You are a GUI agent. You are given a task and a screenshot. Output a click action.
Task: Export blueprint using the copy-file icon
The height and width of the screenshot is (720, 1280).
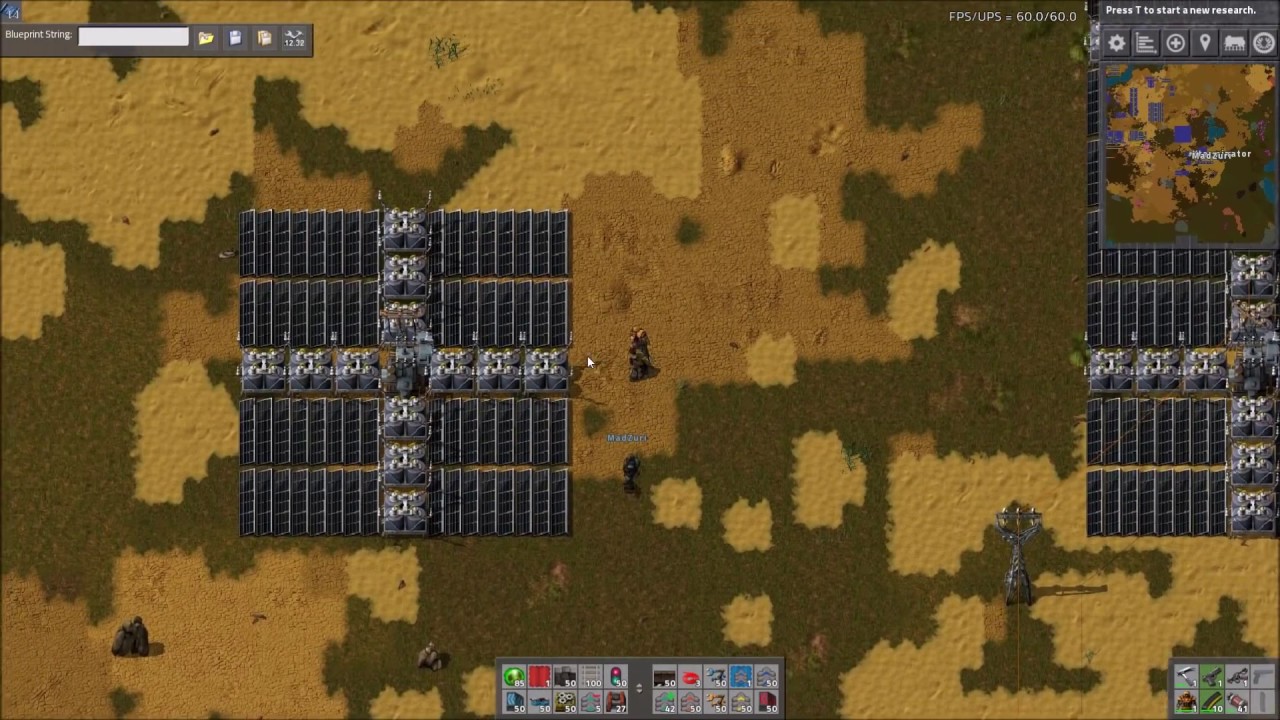(x=263, y=38)
